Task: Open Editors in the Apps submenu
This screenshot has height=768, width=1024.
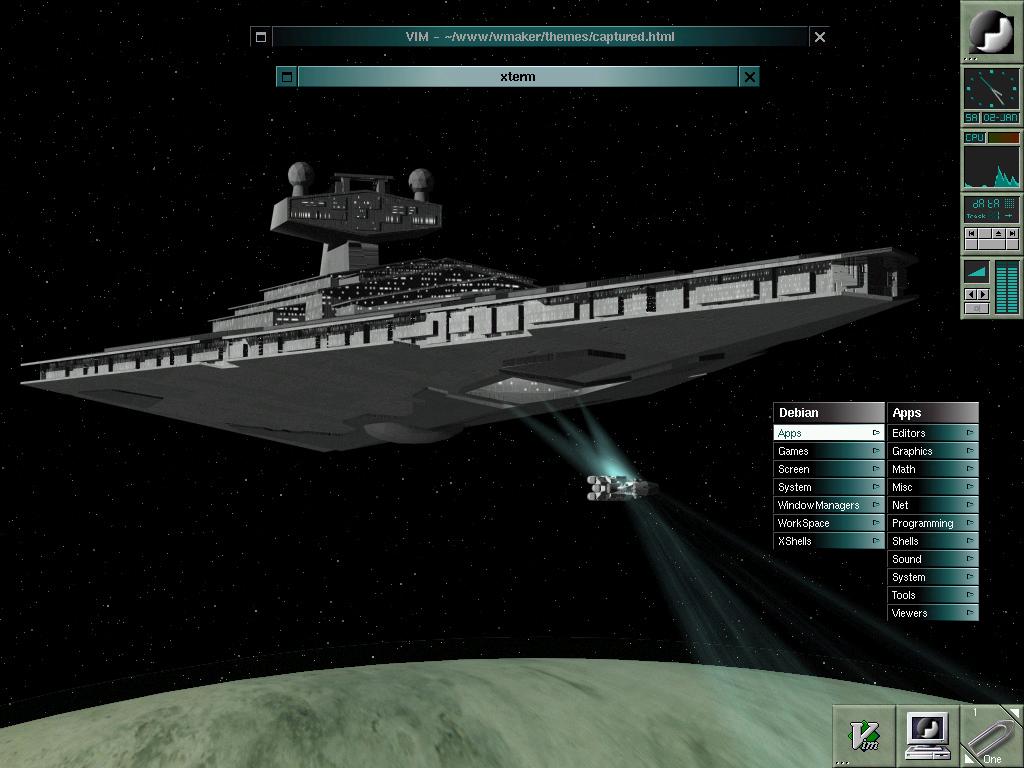Action: pyautogui.click(x=932, y=433)
